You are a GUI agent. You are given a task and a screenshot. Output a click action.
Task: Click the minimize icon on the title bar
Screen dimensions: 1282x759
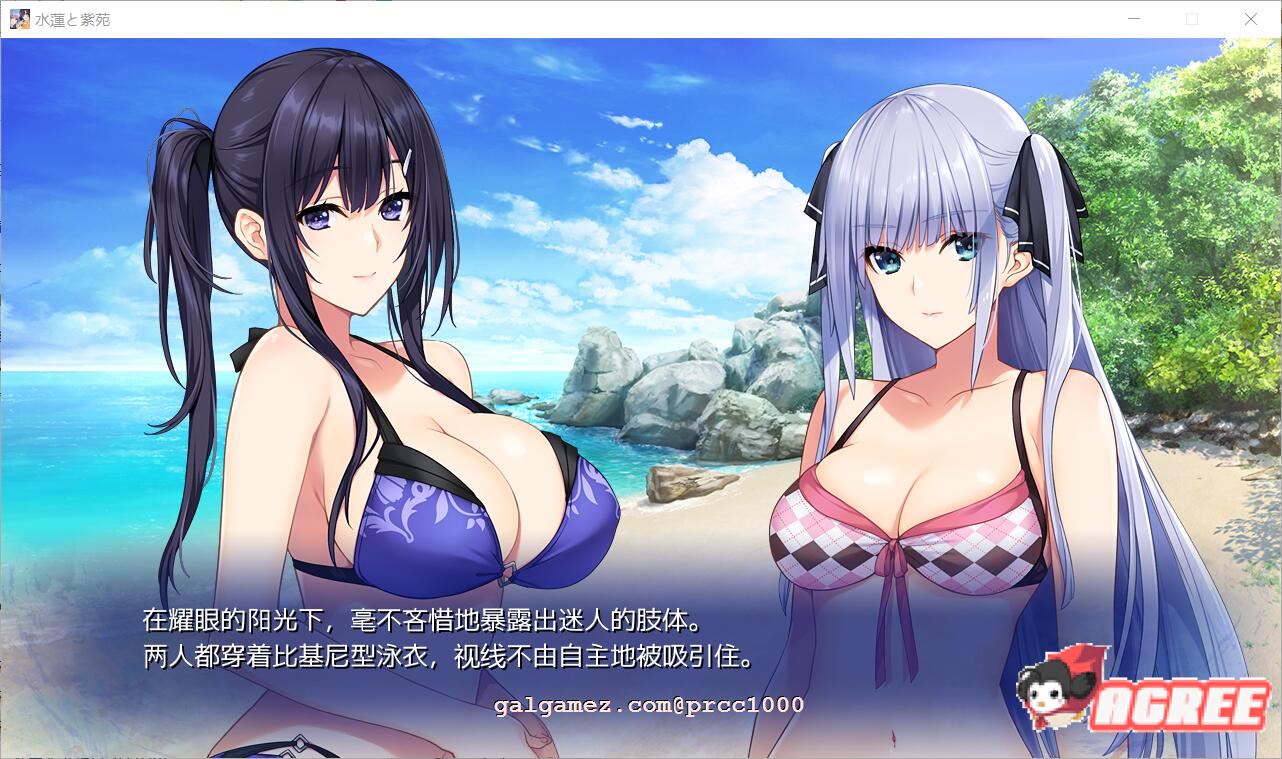click(x=1133, y=19)
